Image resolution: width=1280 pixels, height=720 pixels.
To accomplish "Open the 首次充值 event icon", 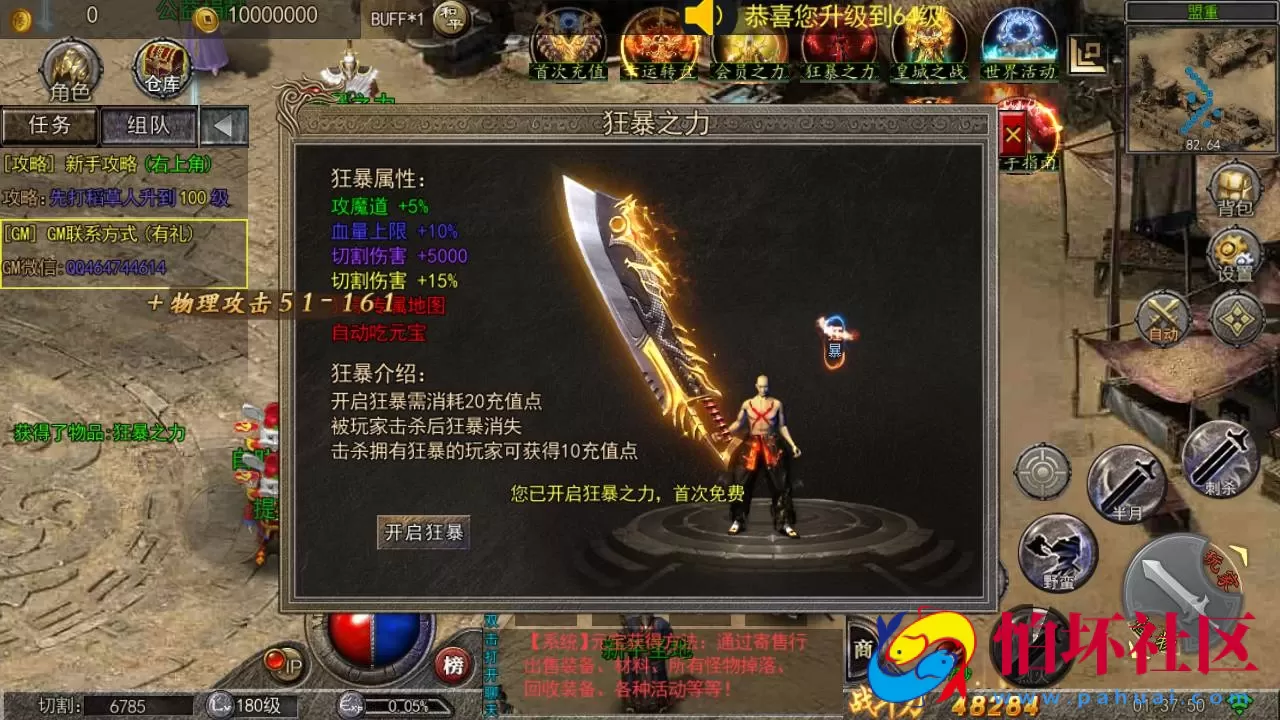I will tap(569, 49).
